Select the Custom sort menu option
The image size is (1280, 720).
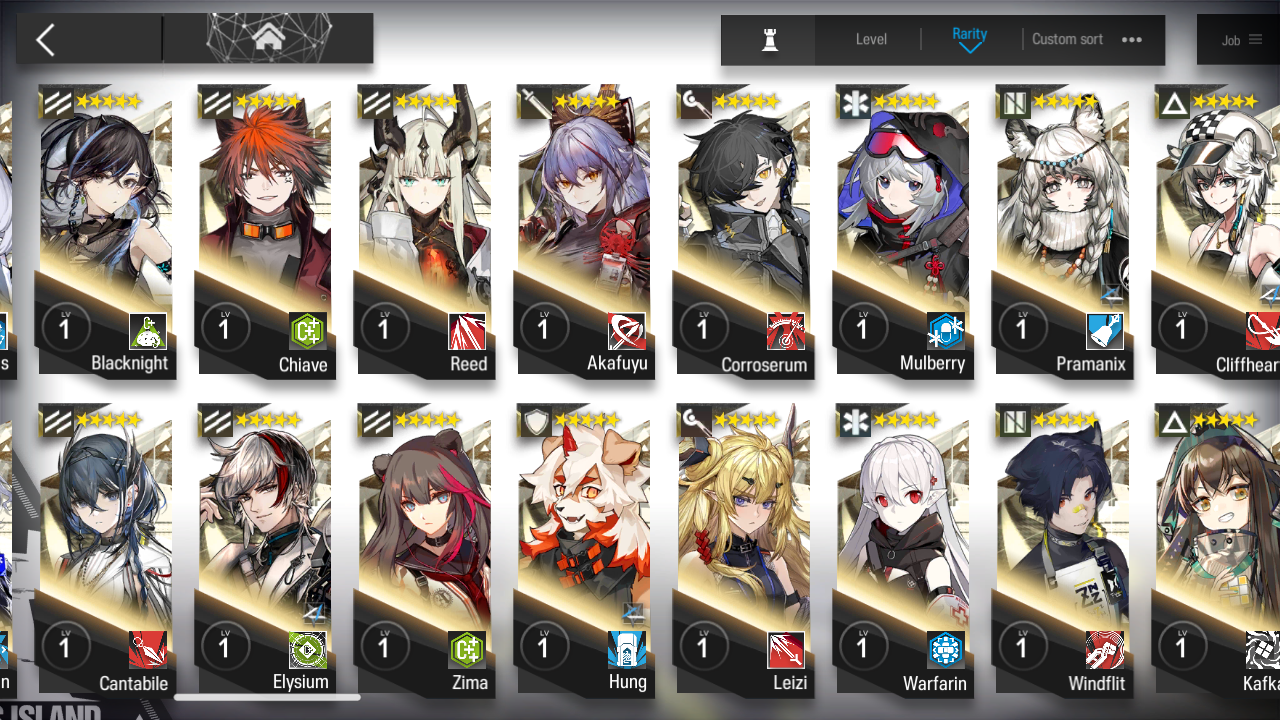1067,39
